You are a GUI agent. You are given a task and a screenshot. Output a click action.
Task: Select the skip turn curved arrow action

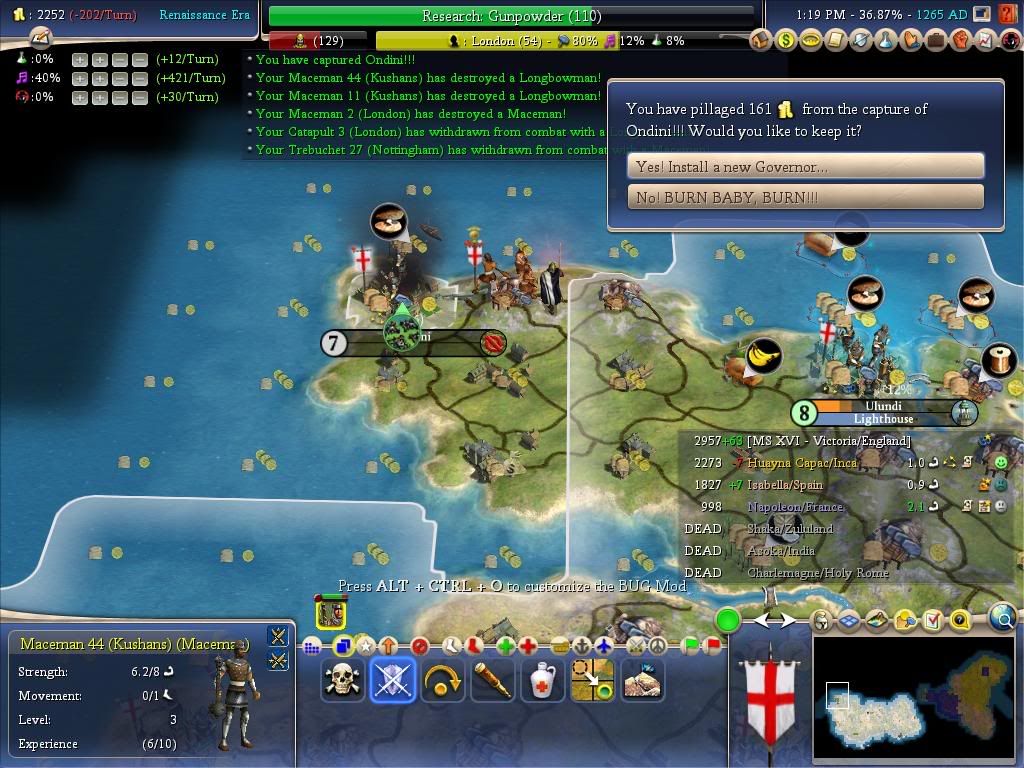click(442, 680)
